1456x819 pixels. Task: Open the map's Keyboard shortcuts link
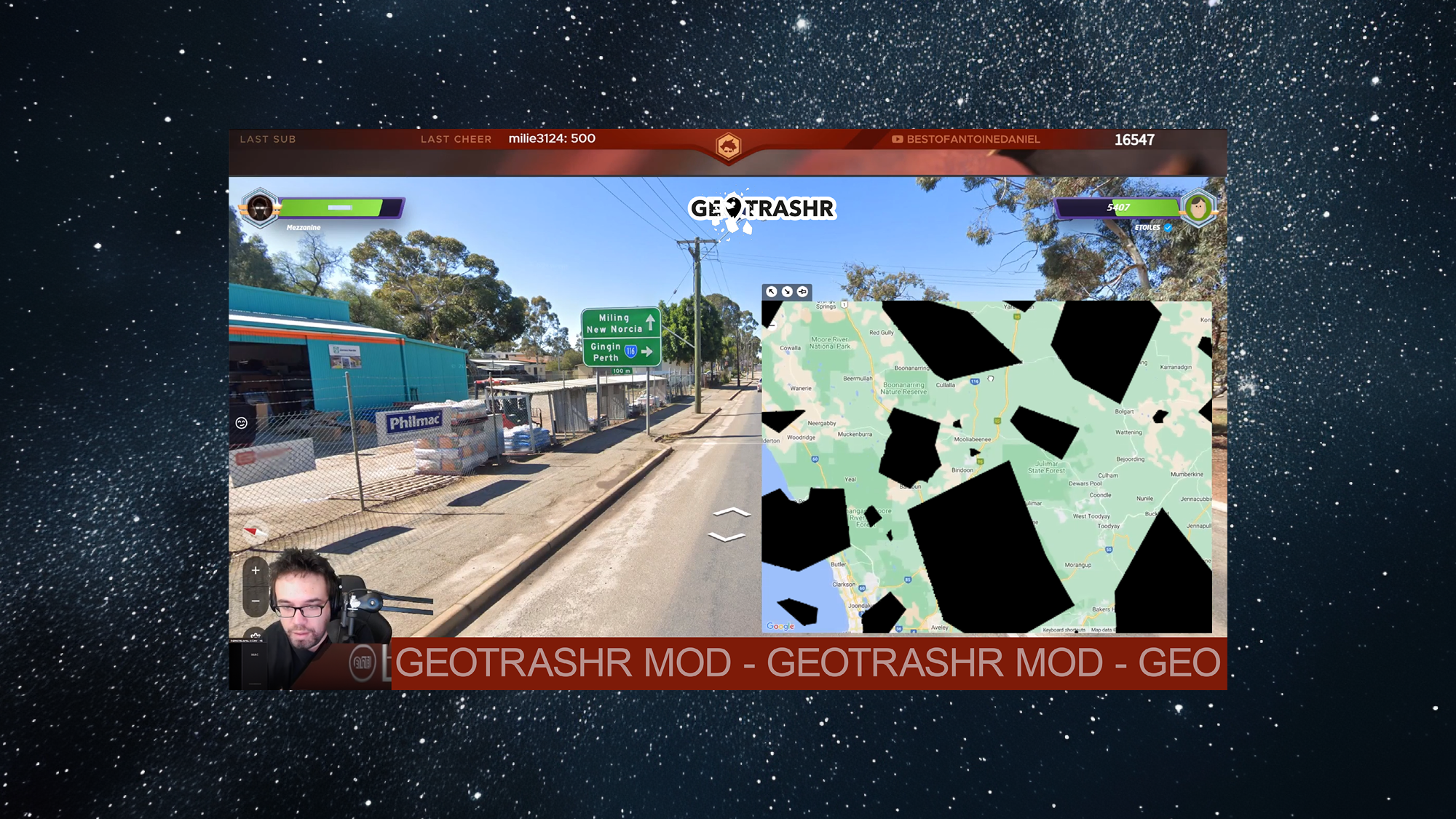pyautogui.click(x=1064, y=630)
